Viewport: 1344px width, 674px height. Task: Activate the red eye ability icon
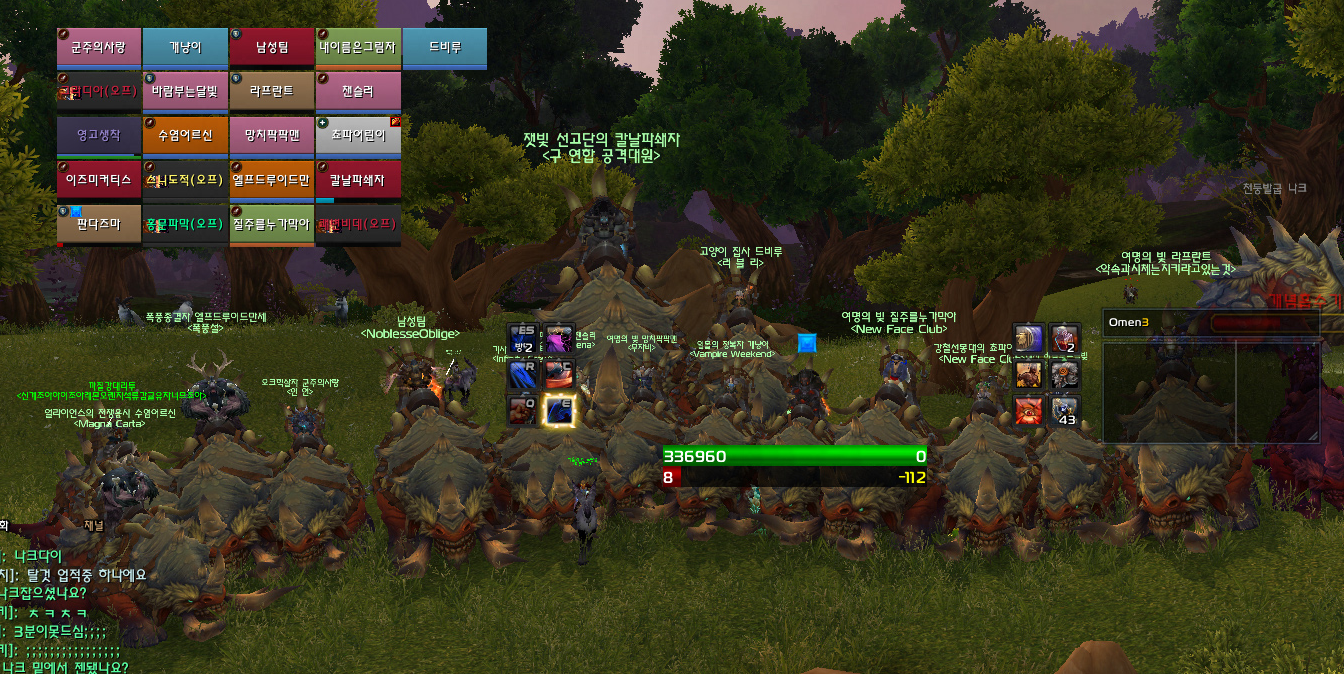tap(1029, 410)
